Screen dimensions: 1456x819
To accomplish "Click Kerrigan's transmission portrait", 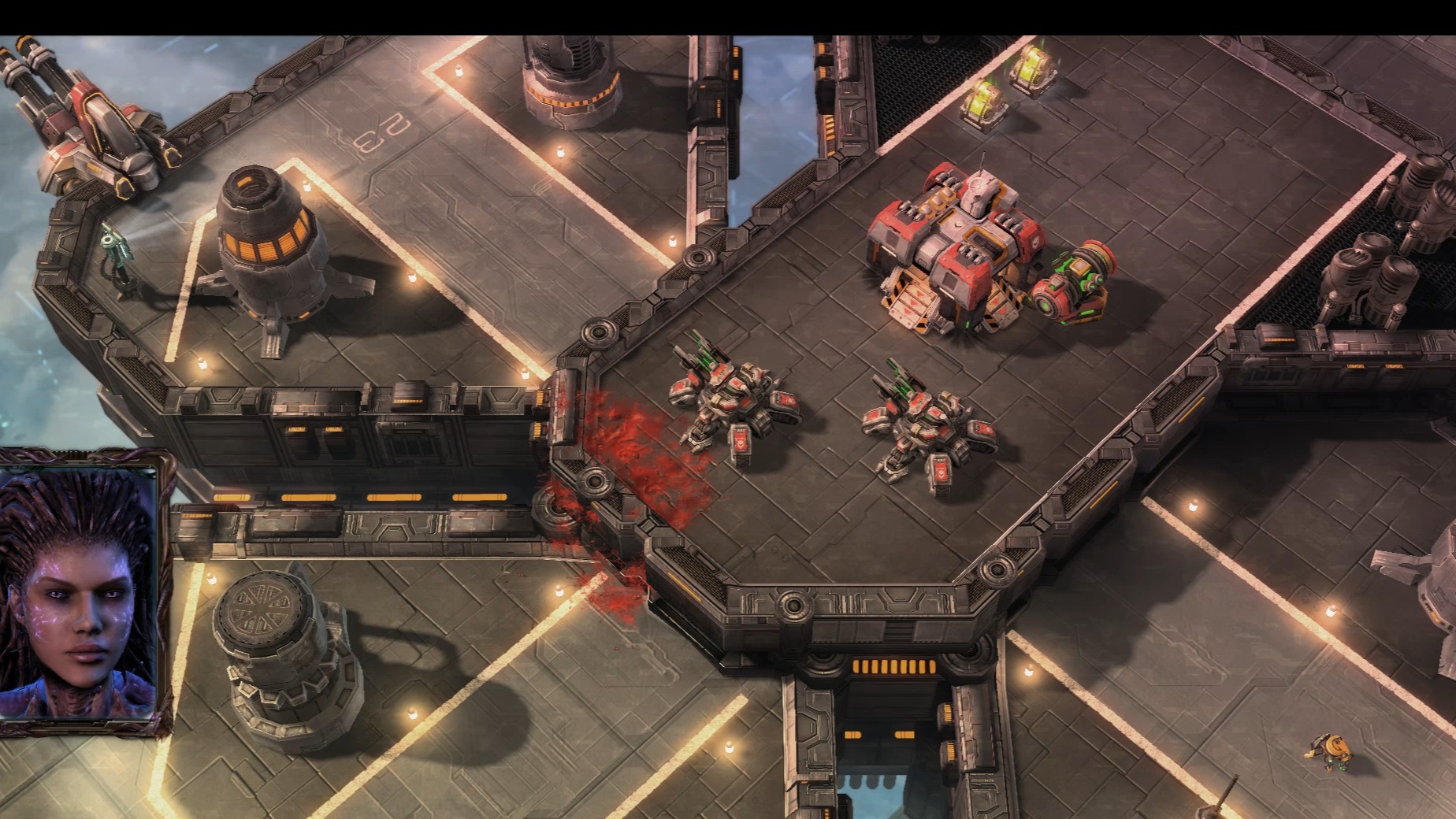I will [79, 592].
